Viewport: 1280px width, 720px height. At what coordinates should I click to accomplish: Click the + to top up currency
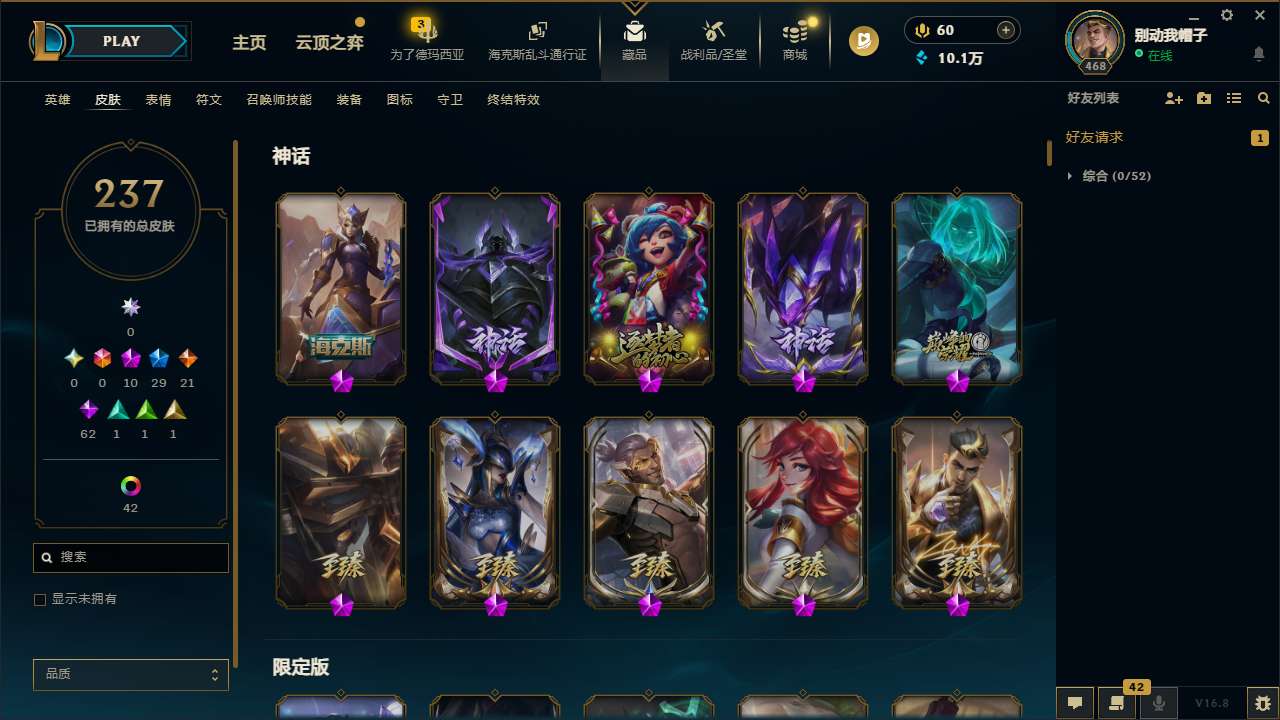[1004, 30]
